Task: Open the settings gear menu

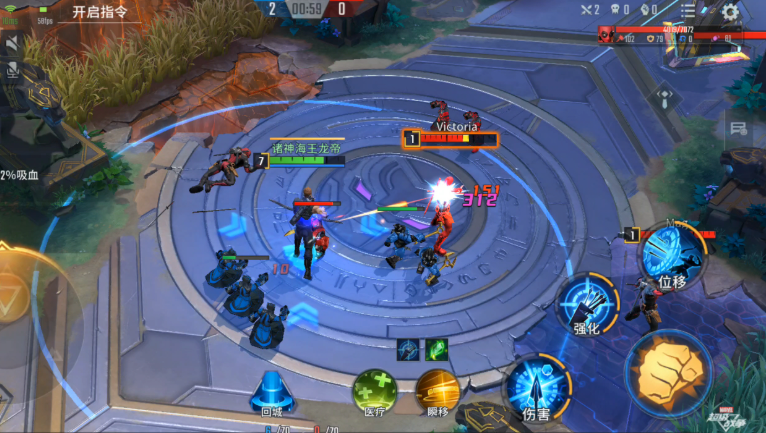Action: (730, 12)
